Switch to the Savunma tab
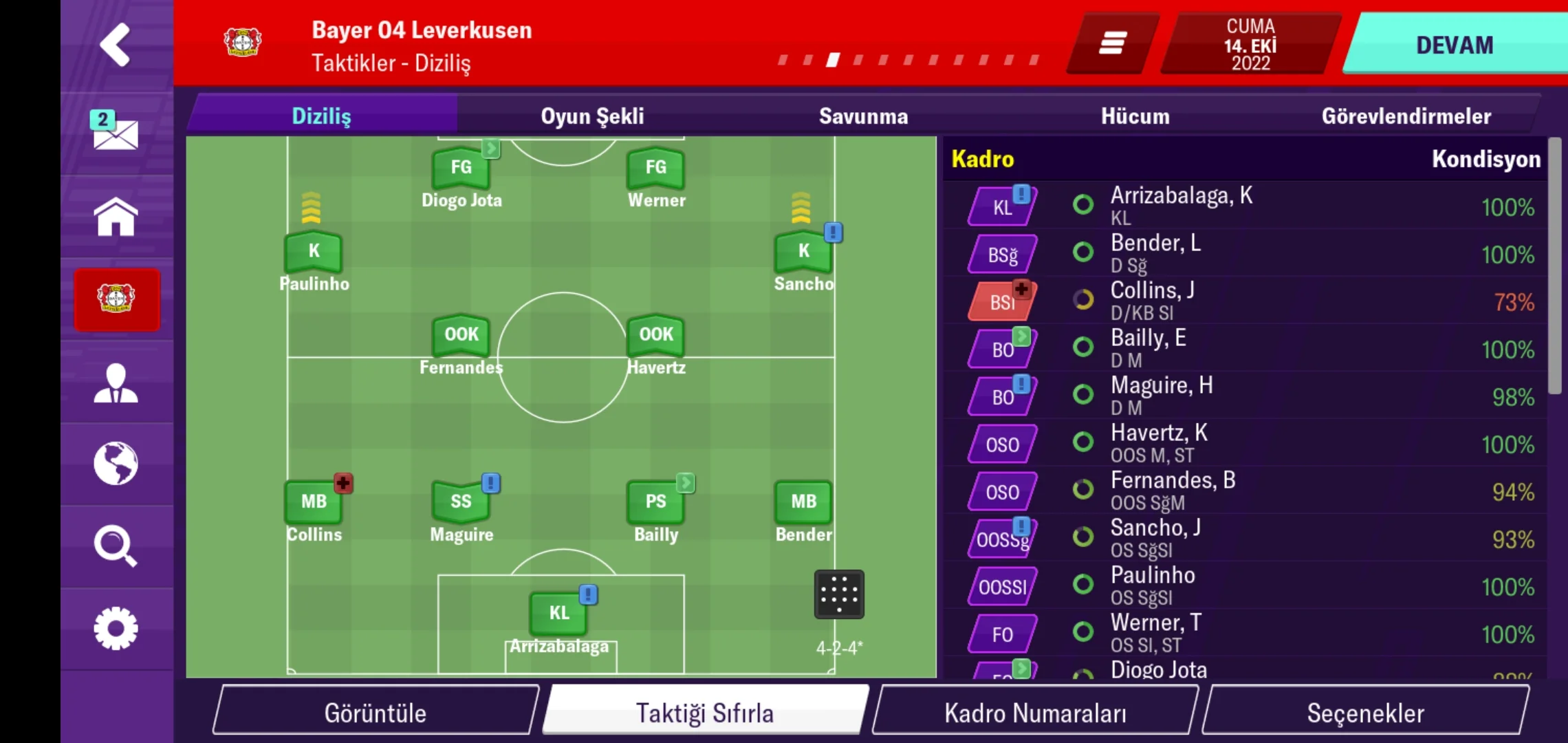Screen dimensions: 1568x743 (x=864, y=116)
